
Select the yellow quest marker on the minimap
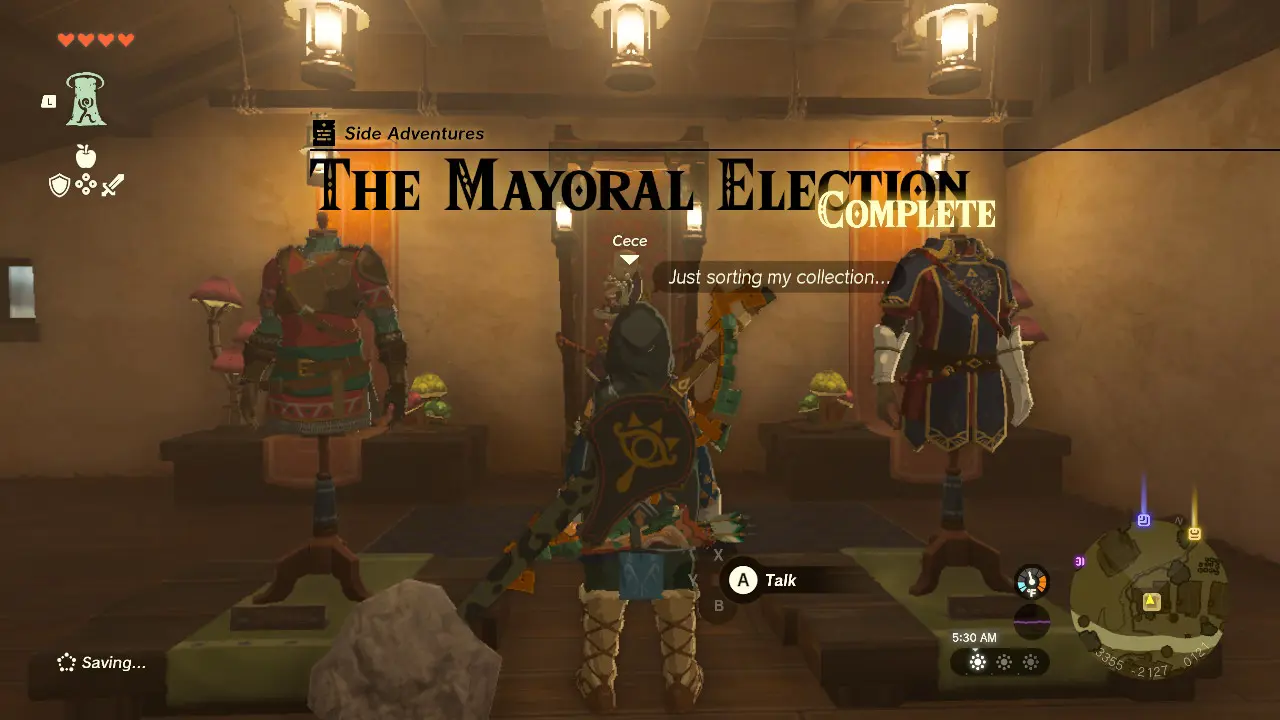pyautogui.click(x=1151, y=601)
